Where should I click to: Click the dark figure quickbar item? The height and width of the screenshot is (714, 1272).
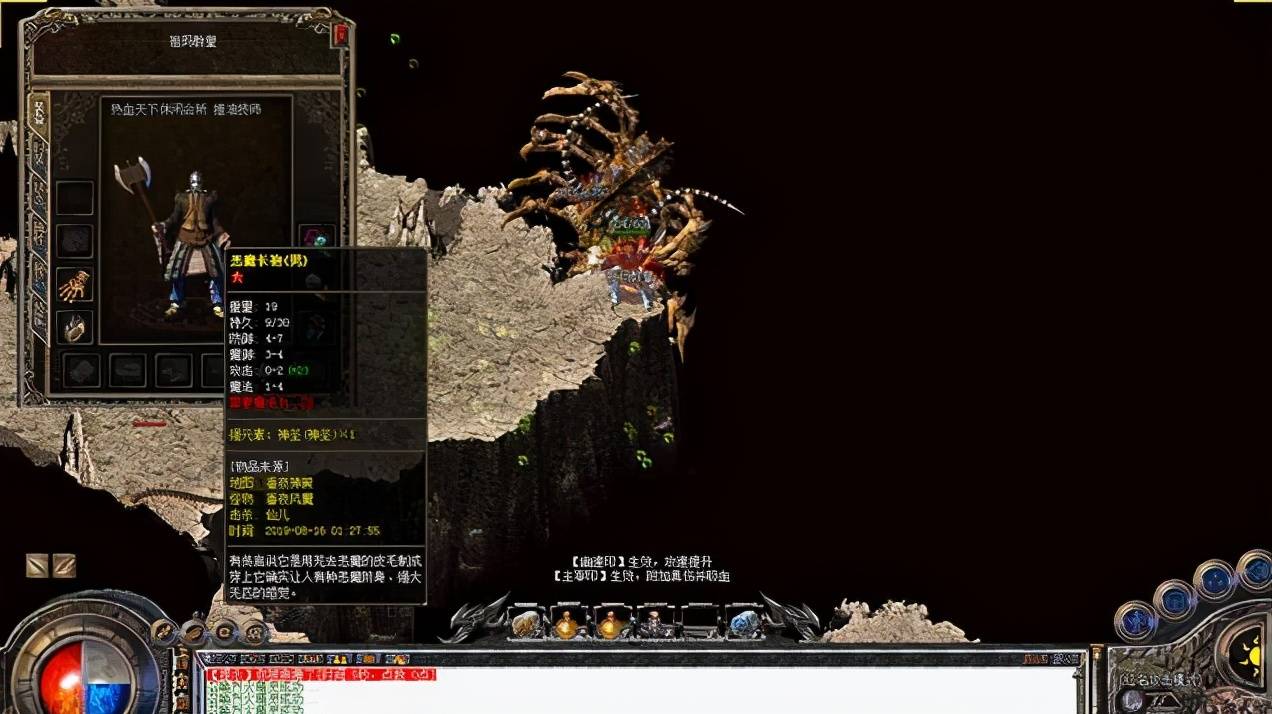pos(656,624)
